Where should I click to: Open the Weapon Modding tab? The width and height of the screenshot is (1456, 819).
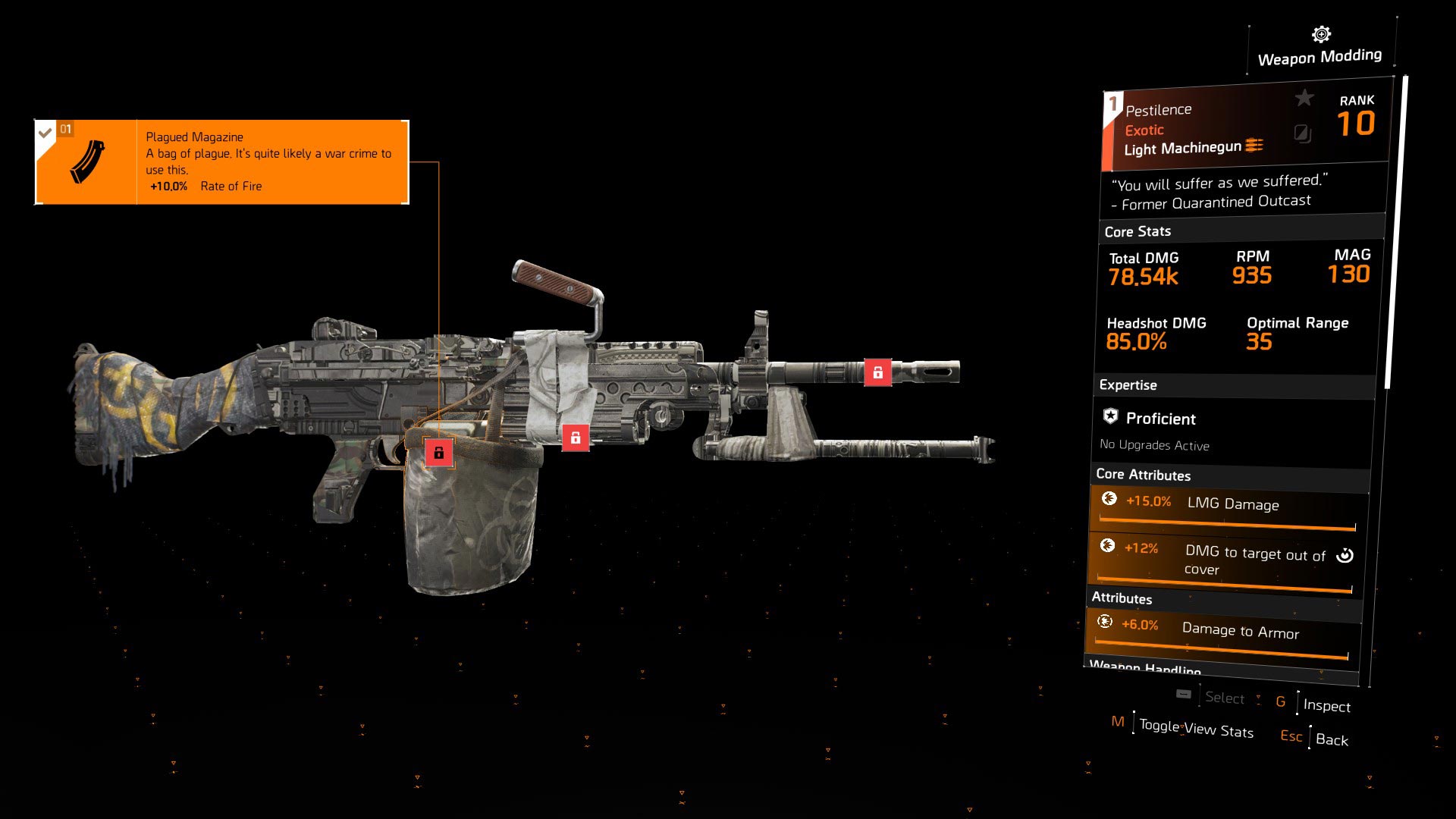pyautogui.click(x=1319, y=48)
